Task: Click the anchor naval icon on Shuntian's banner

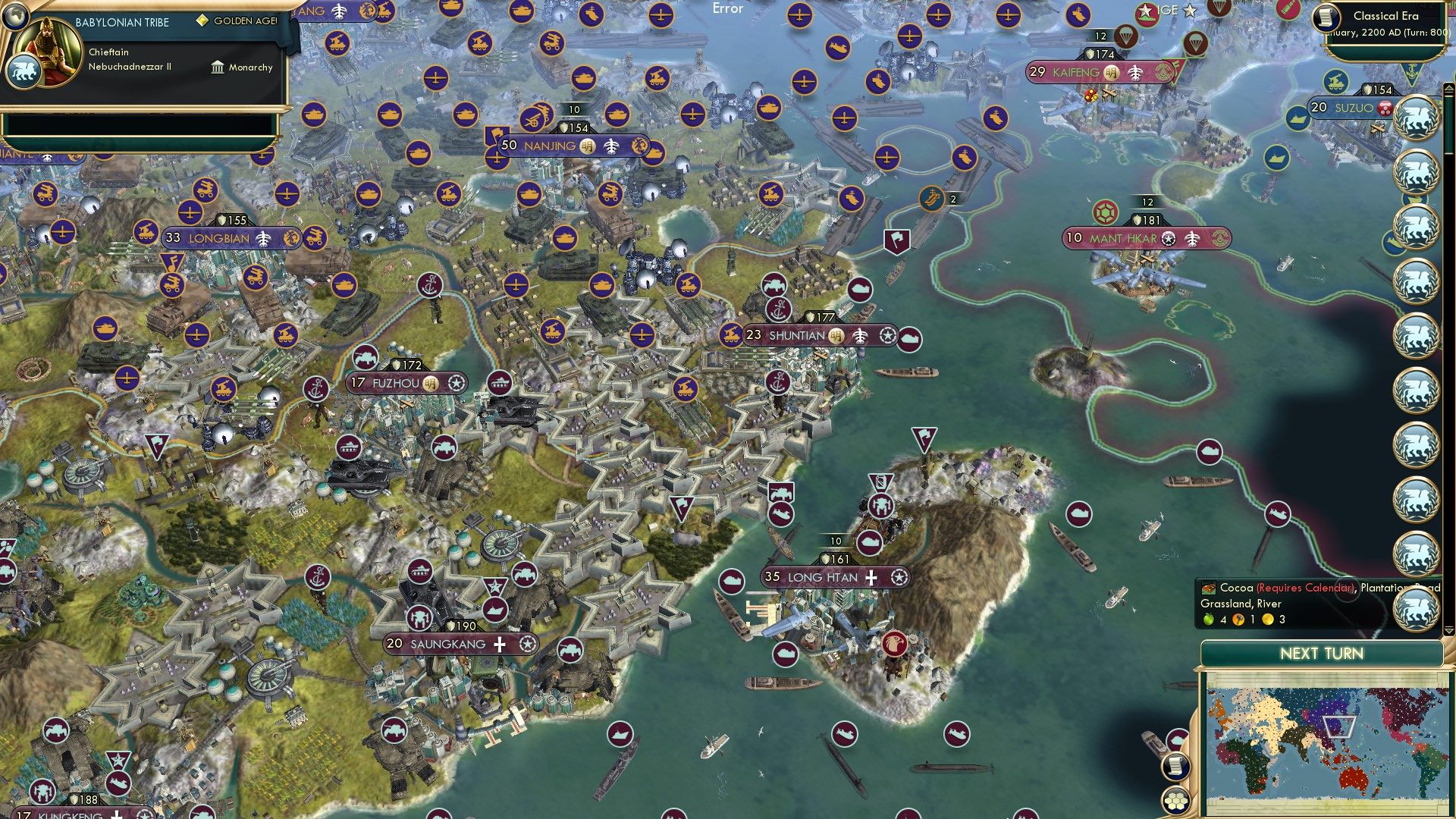Action: pos(779,311)
